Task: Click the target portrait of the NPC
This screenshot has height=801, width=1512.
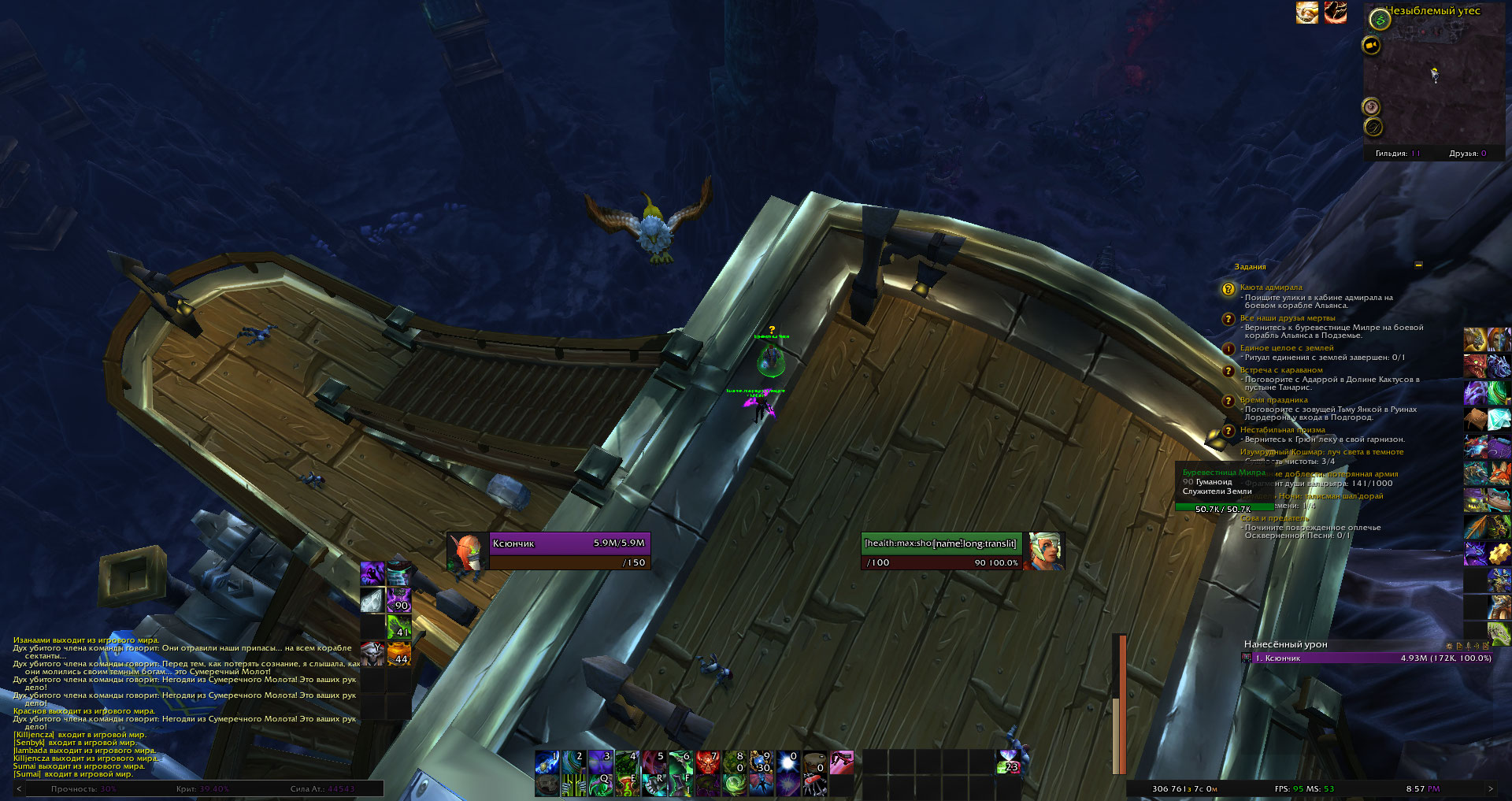Action: click(1045, 551)
